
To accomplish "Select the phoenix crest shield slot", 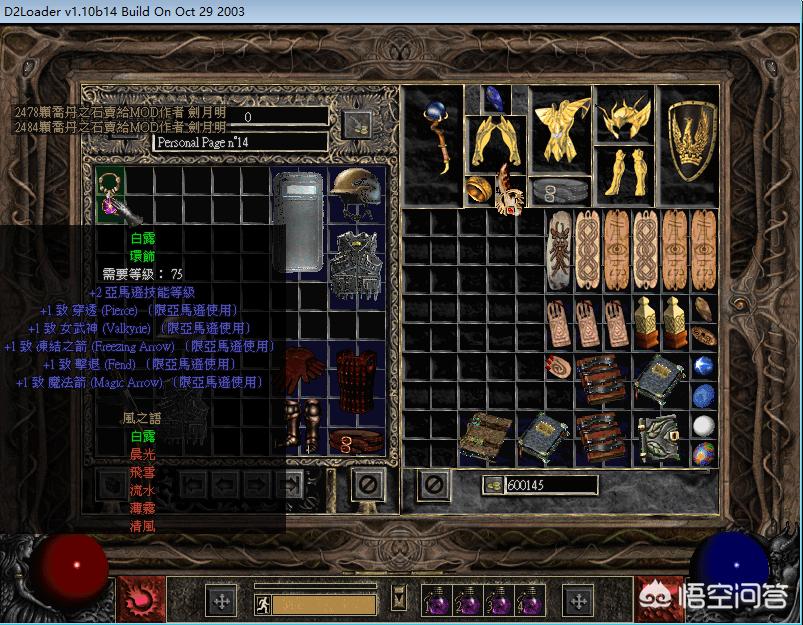I will coord(691,139).
